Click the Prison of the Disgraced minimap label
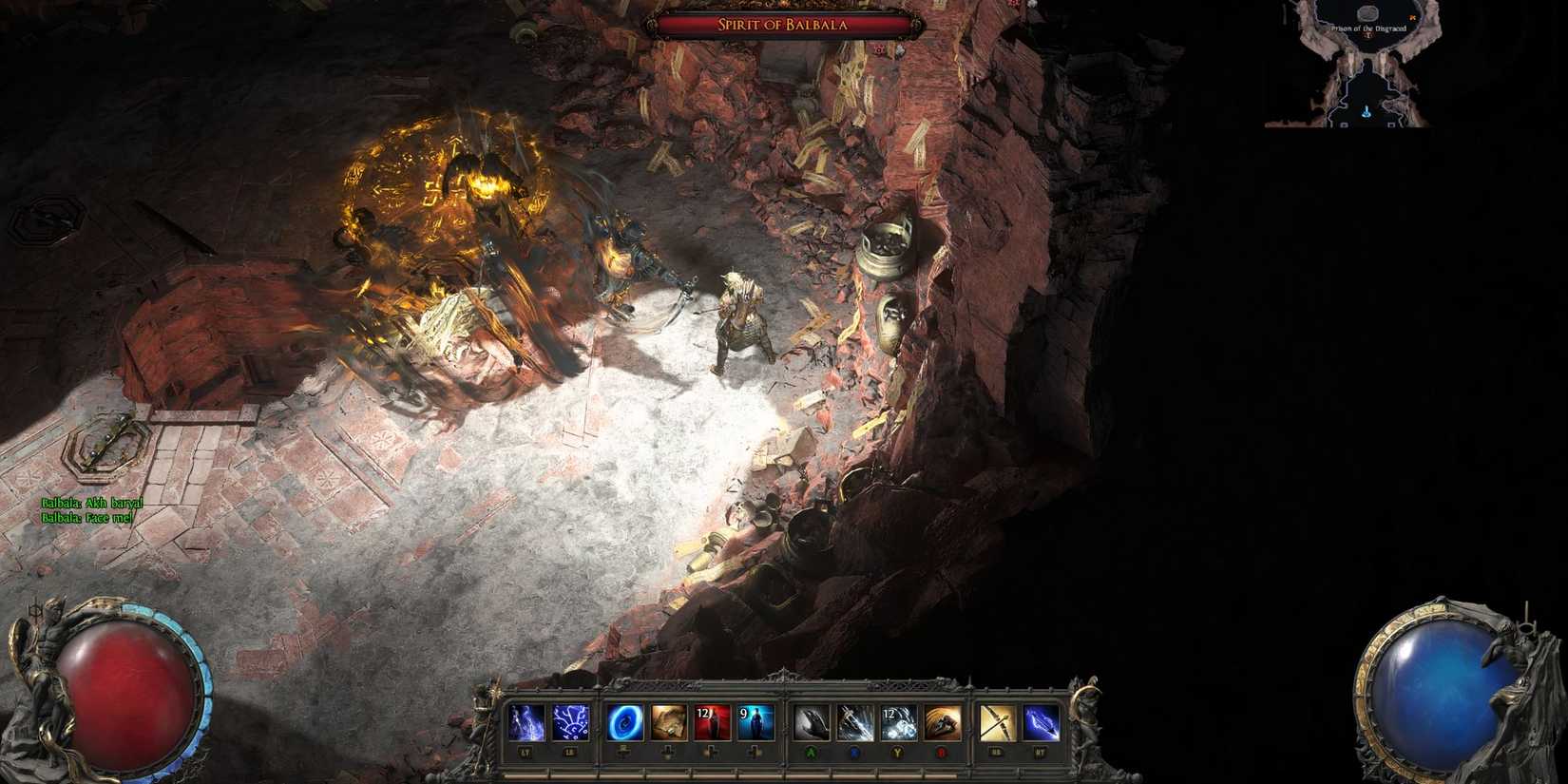 1368,28
